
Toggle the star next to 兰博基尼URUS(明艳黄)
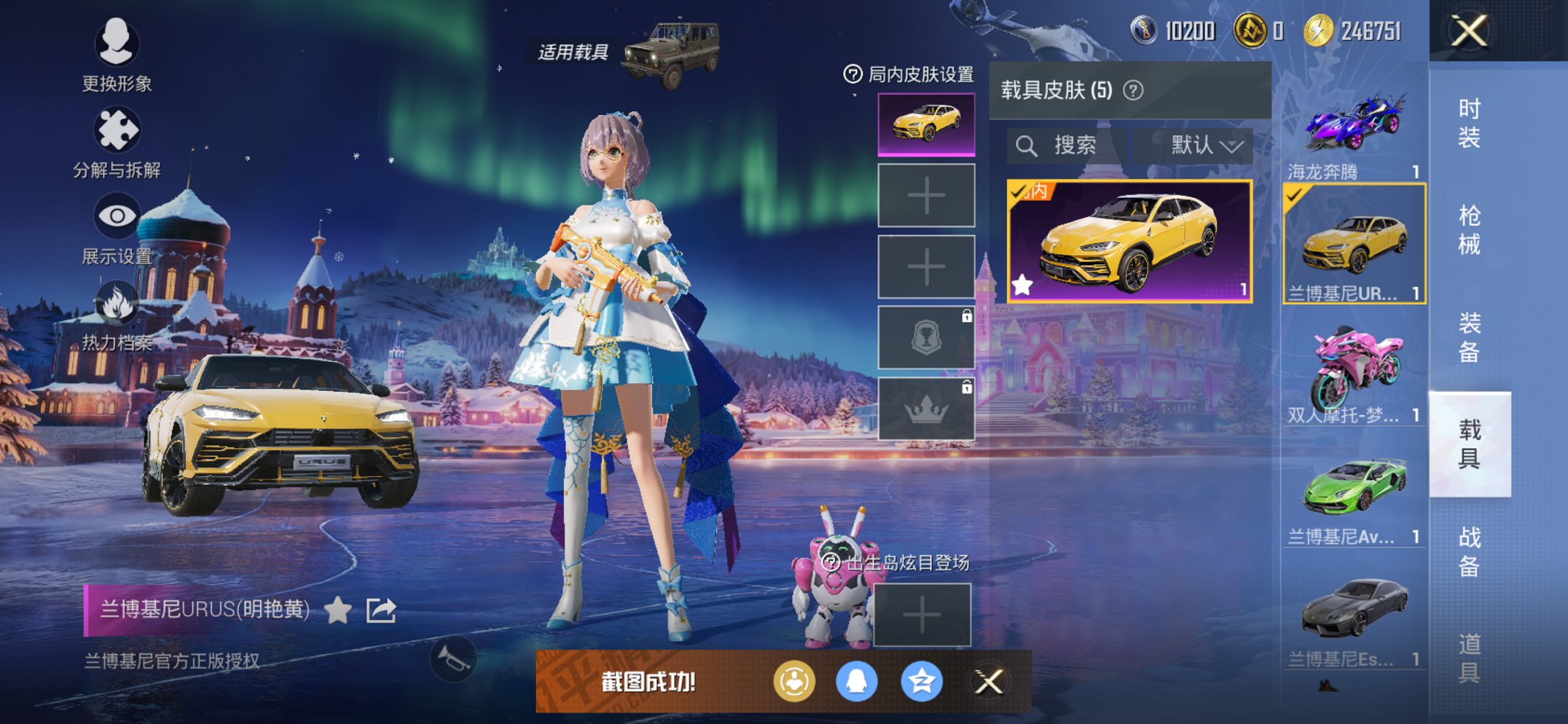click(339, 612)
